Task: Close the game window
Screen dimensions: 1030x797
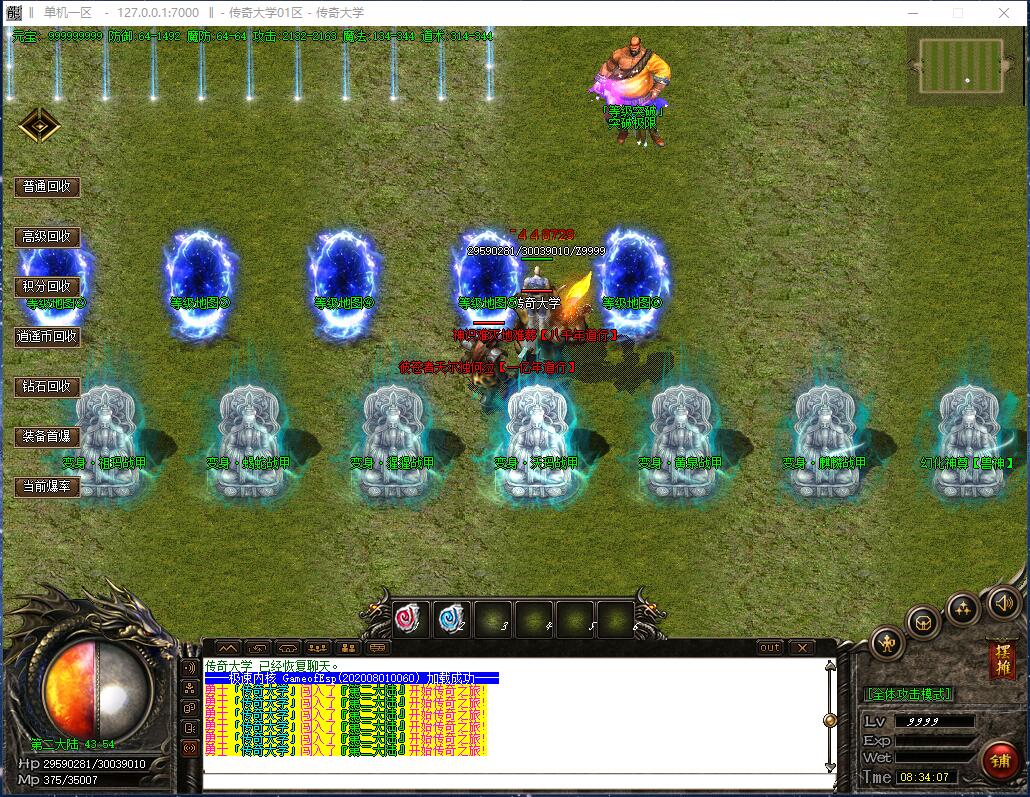Action: [1004, 13]
